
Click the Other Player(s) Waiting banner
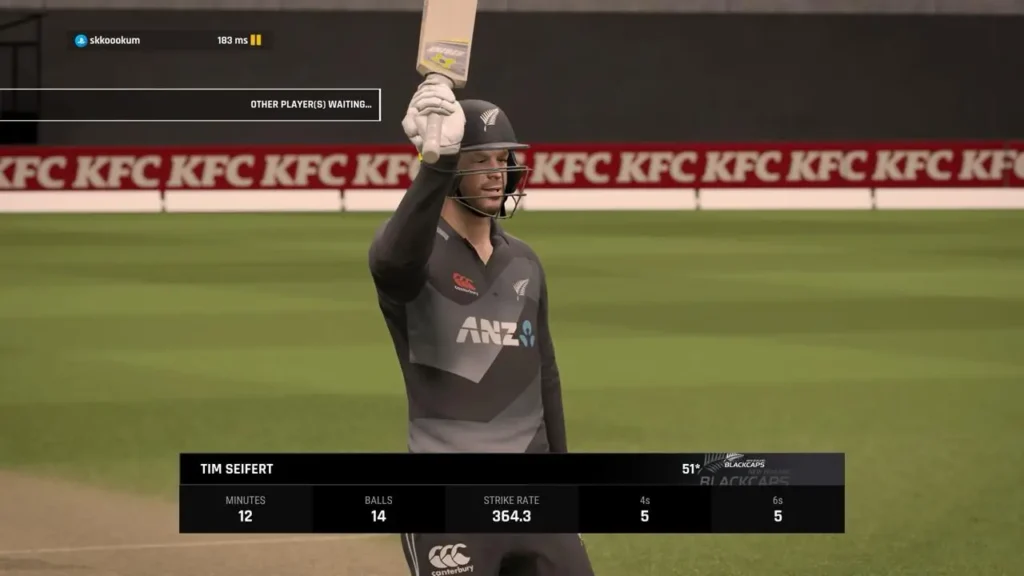pyautogui.click(x=190, y=105)
